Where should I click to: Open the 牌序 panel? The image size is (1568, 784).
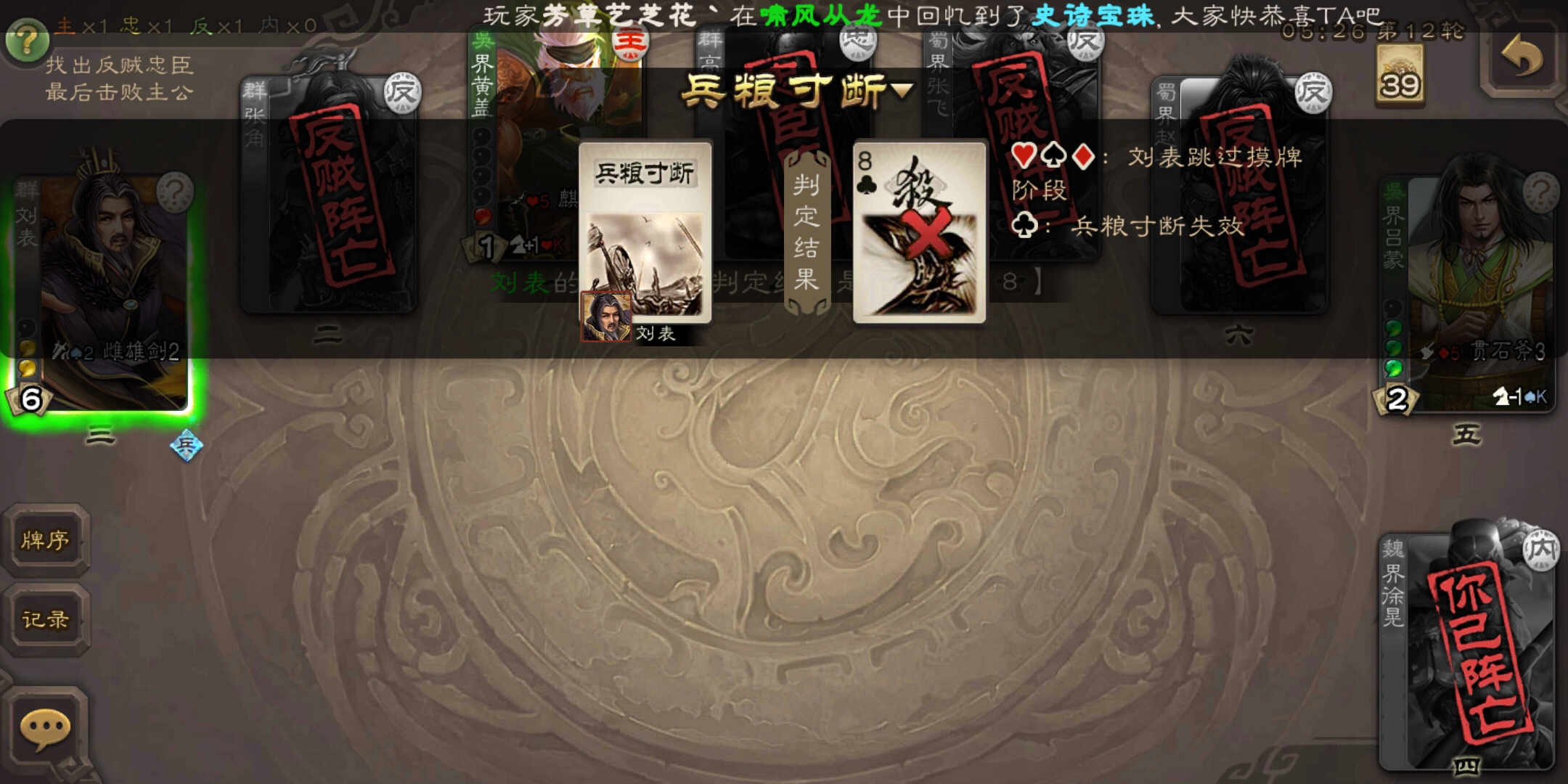pyautogui.click(x=46, y=542)
